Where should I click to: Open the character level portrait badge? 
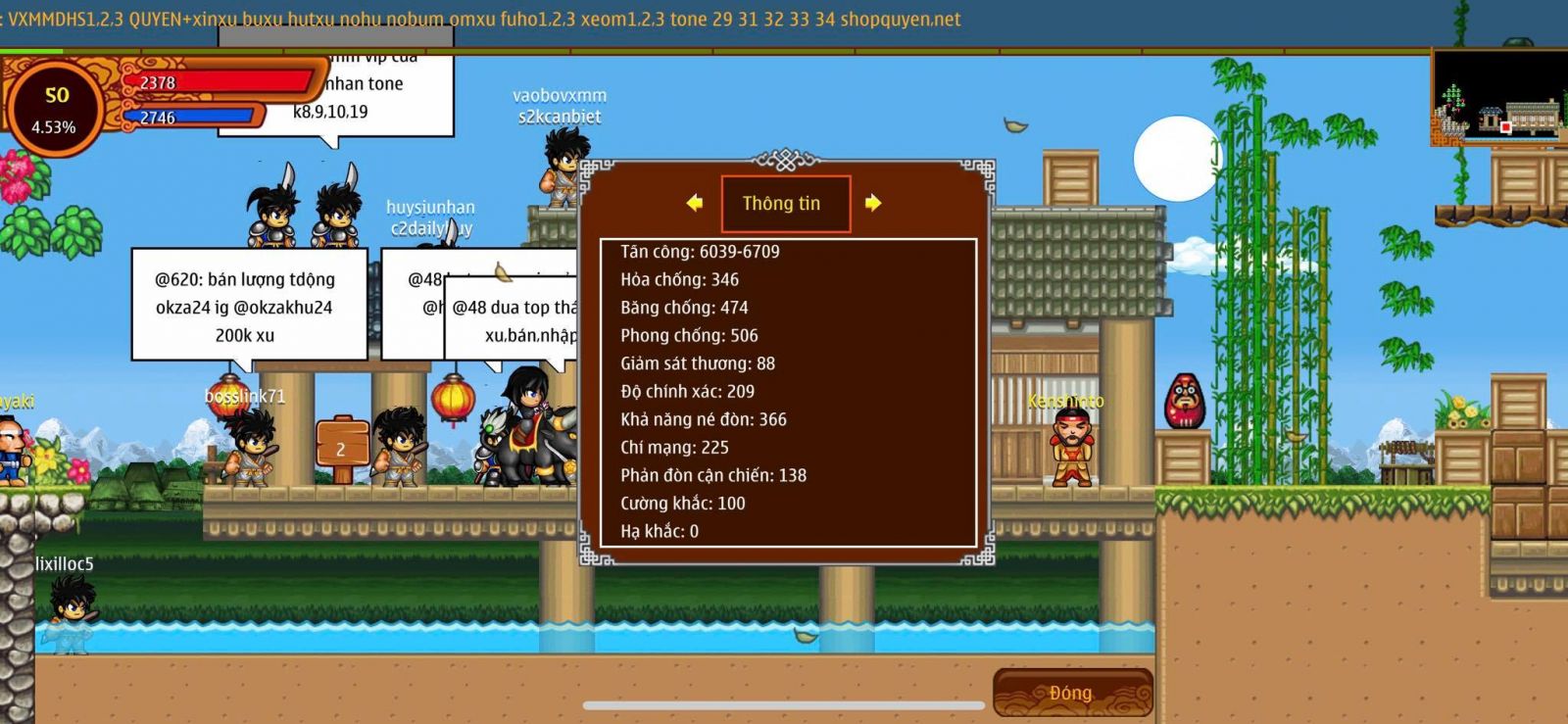[55, 108]
